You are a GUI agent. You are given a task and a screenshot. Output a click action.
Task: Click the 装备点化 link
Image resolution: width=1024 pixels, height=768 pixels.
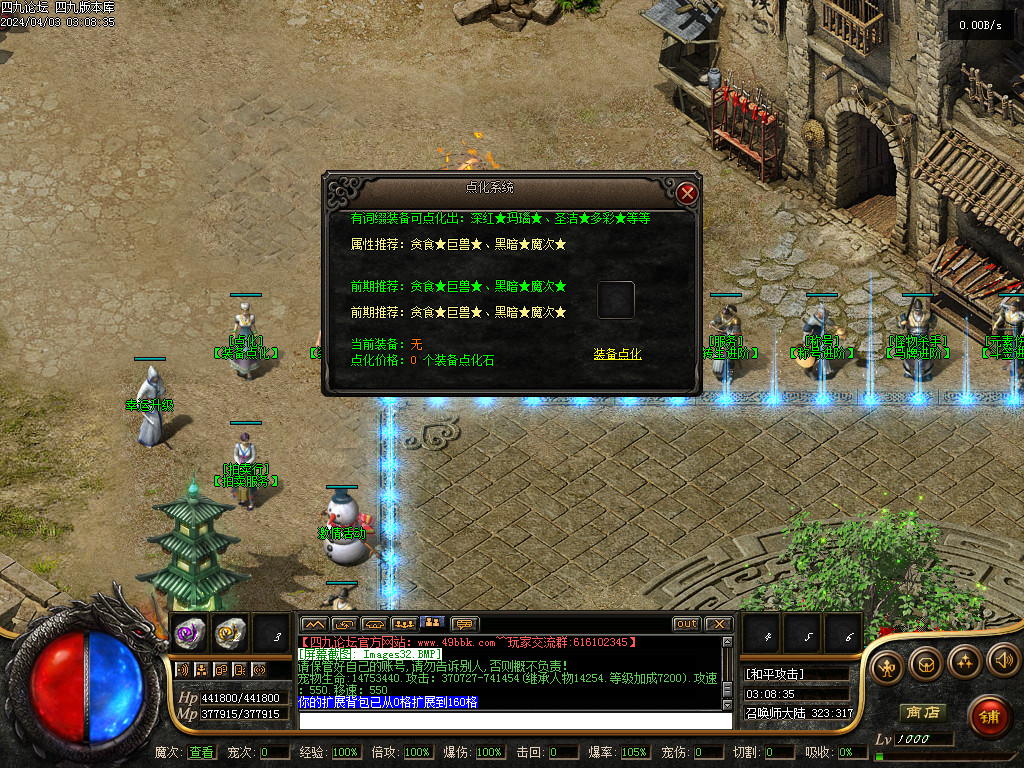pos(617,354)
